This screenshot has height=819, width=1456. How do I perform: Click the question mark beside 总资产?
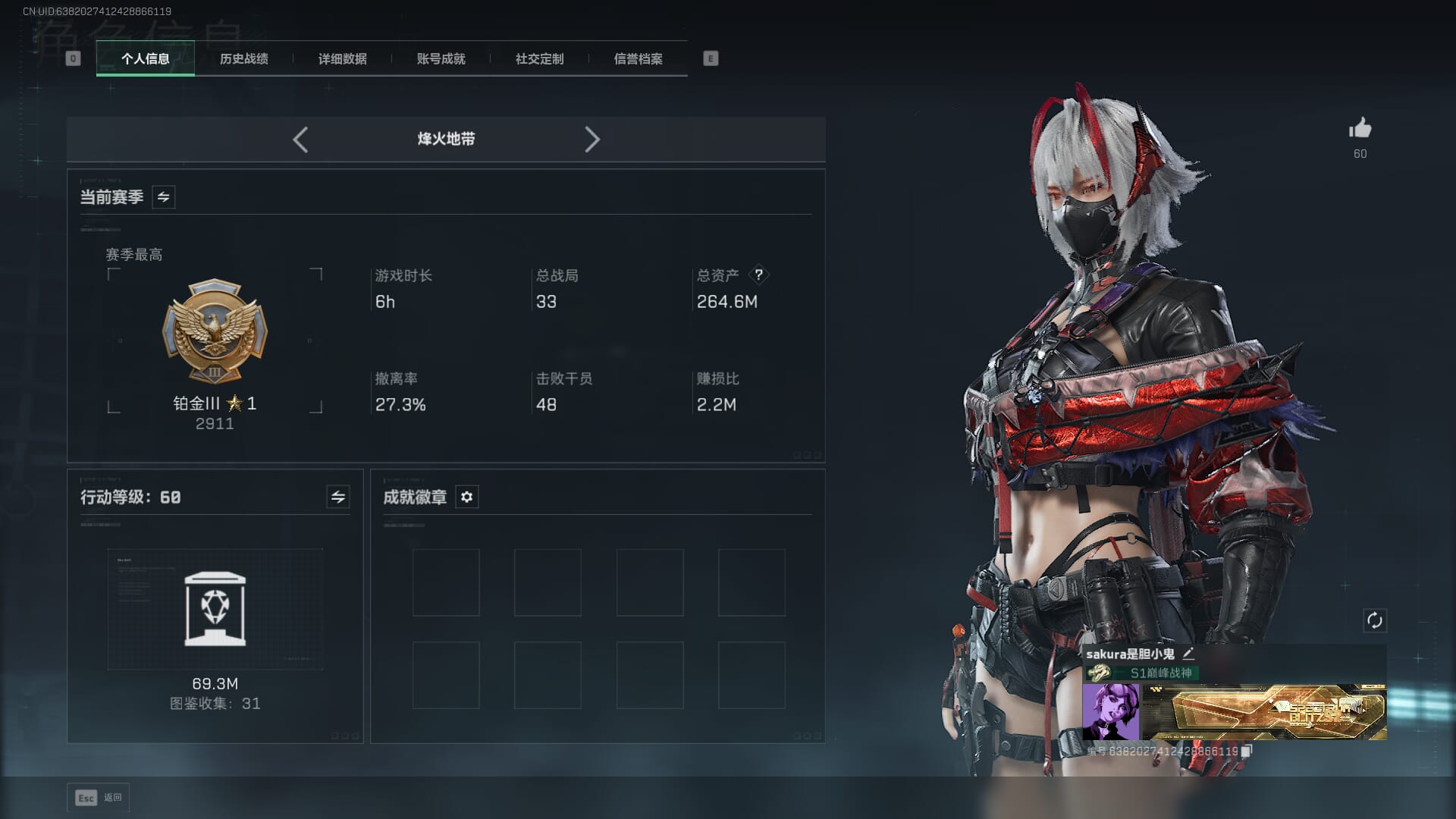pos(758,275)
